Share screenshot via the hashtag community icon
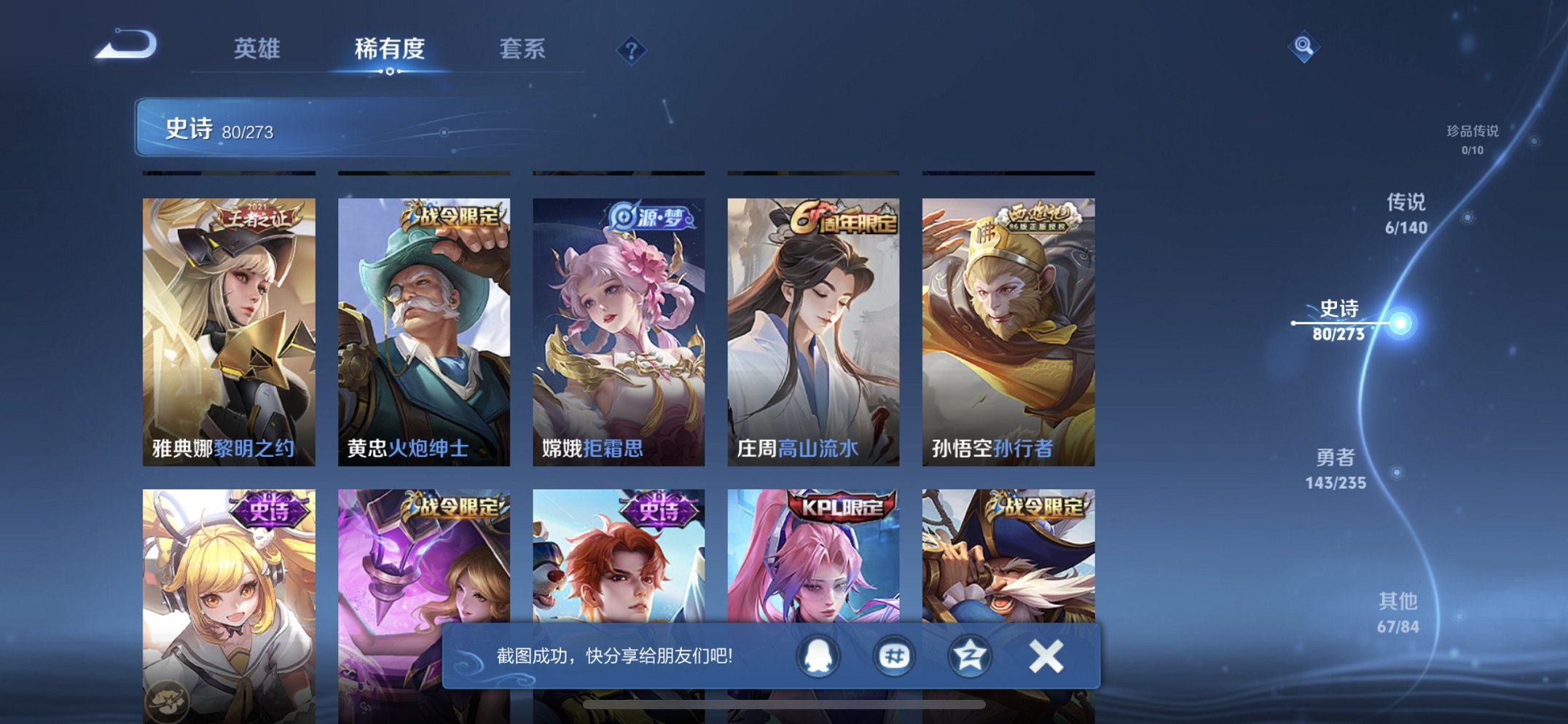 coord(893,656)
